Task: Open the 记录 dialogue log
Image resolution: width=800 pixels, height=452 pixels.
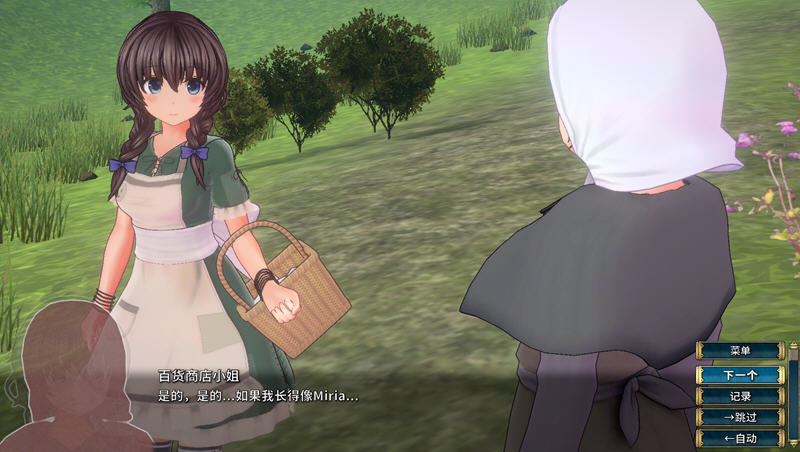Action: click(x=740, y=396)
